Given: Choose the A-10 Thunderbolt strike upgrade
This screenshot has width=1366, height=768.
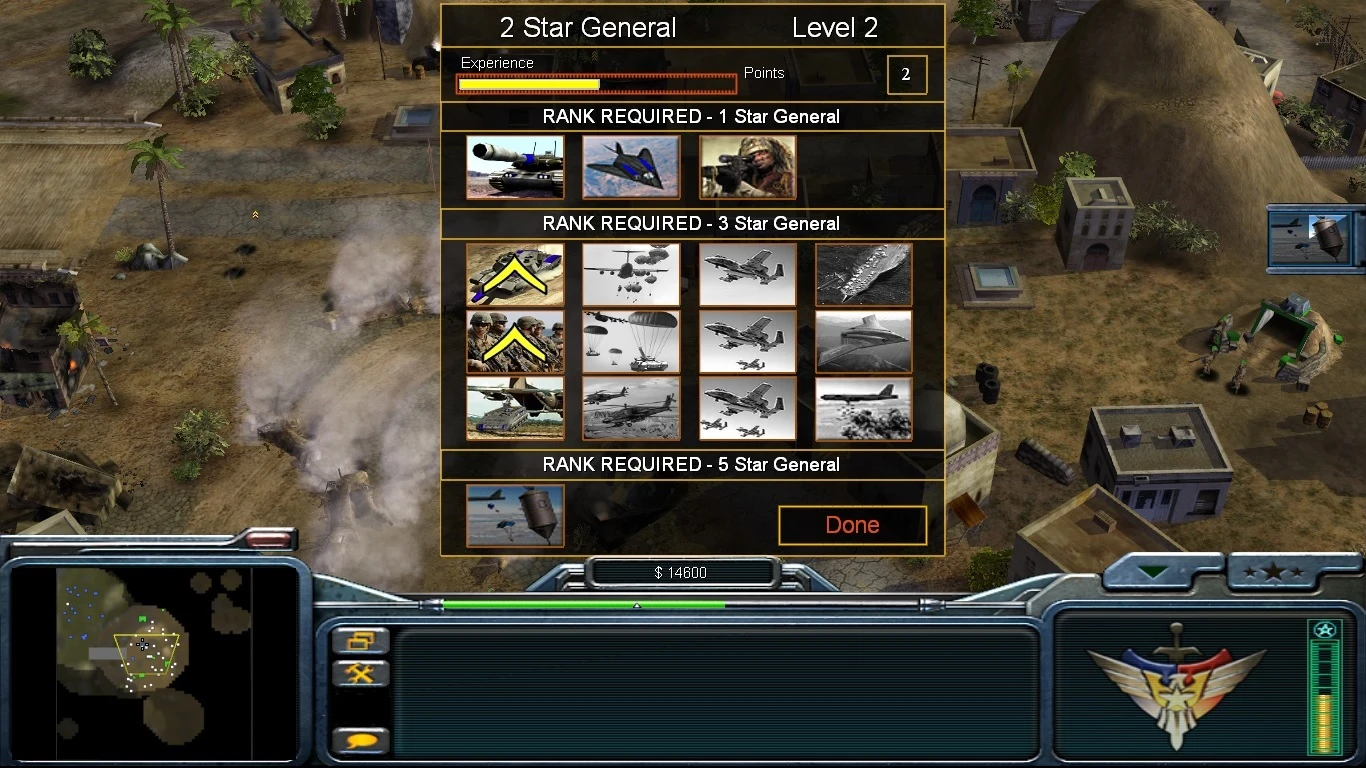Looking at the screenshot, I should tap(747, 274).
